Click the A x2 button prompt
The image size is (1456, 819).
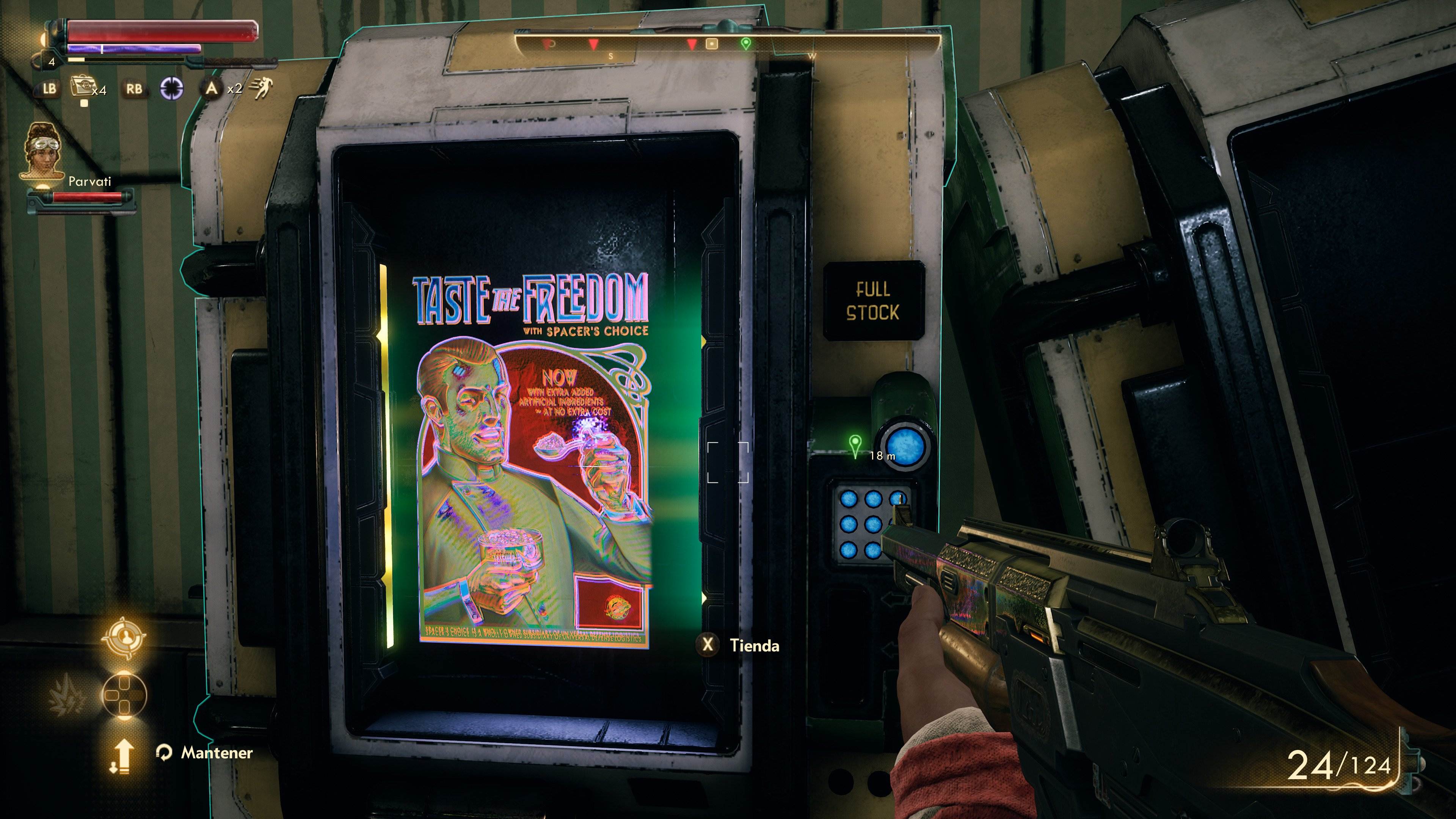tap(212, 89)
